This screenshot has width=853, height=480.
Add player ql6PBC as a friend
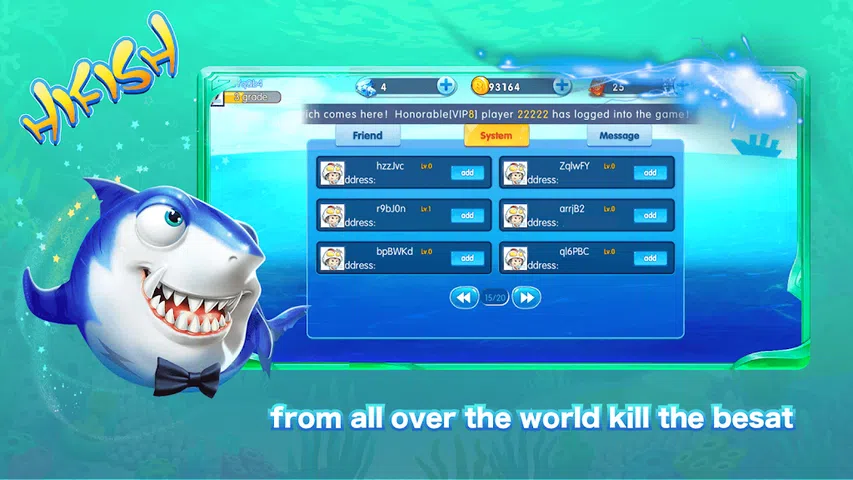click(649, 258)
